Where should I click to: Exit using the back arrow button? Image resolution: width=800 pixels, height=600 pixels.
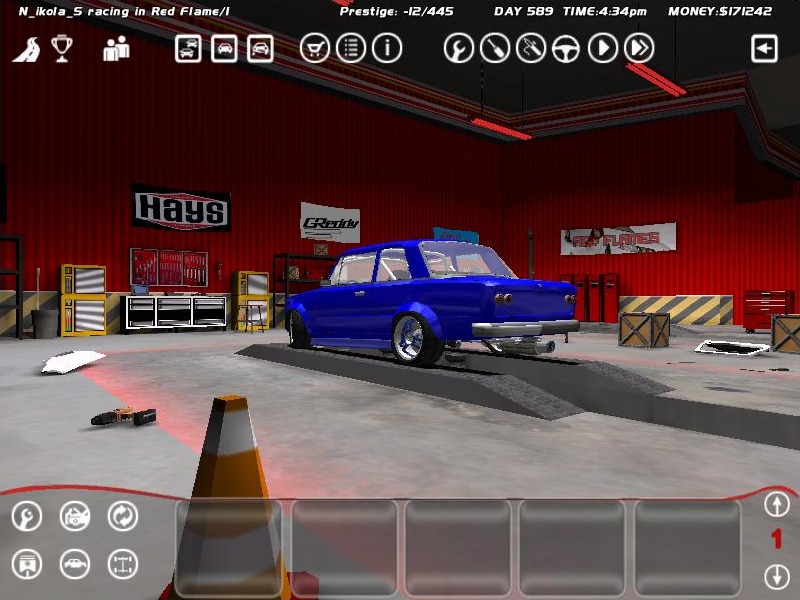click(765, 48)
